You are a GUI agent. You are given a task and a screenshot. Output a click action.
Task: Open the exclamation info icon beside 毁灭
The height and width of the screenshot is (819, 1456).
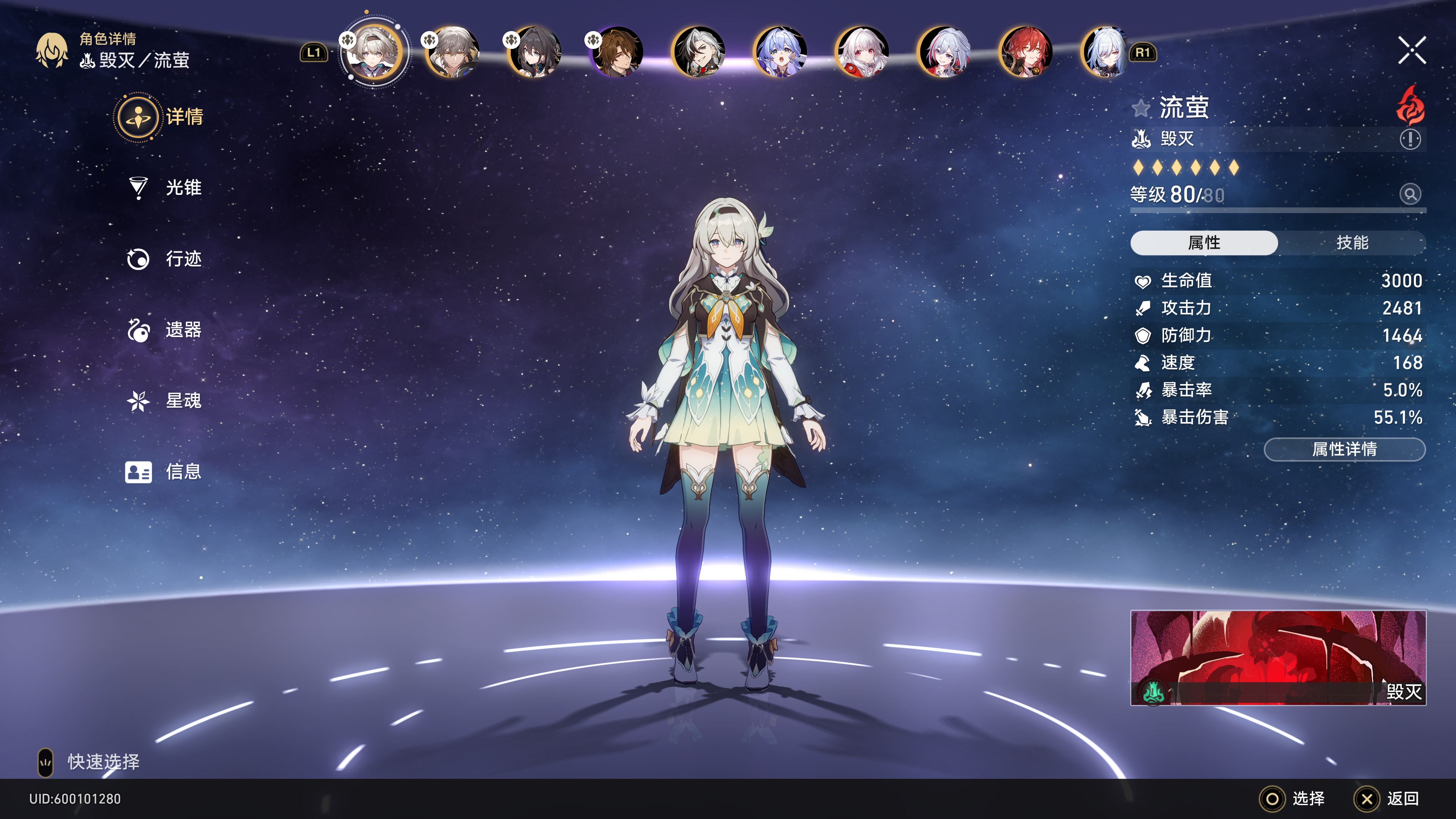1410,139
